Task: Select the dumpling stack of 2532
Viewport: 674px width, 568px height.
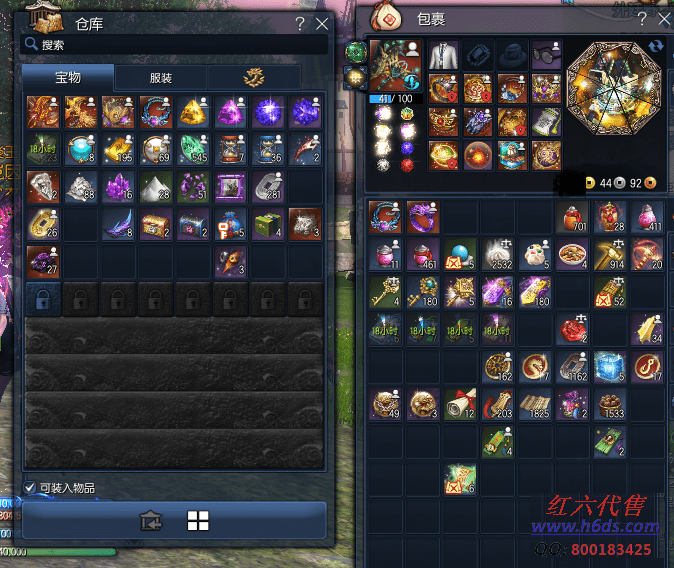Action: (x=497, y=253)
